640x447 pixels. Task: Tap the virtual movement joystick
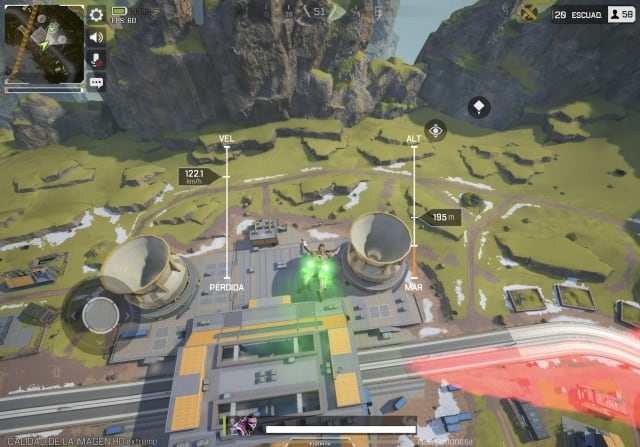click(x=100, y=315)
